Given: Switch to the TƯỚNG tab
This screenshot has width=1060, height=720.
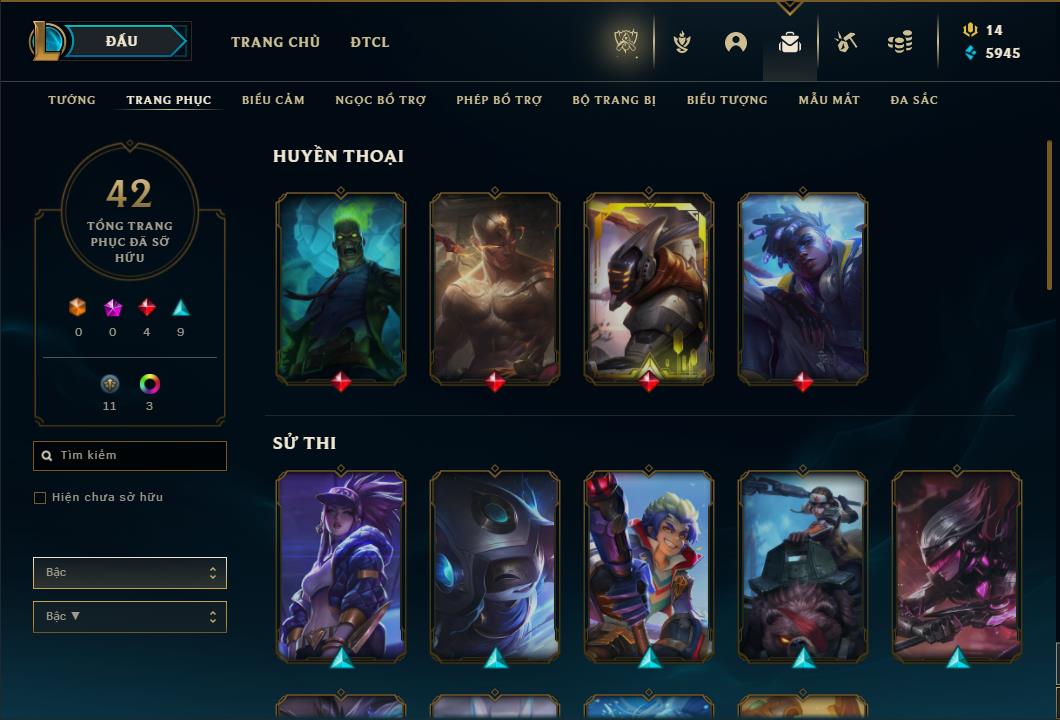Looking at the screenshot, I should (x=72, y=100).
